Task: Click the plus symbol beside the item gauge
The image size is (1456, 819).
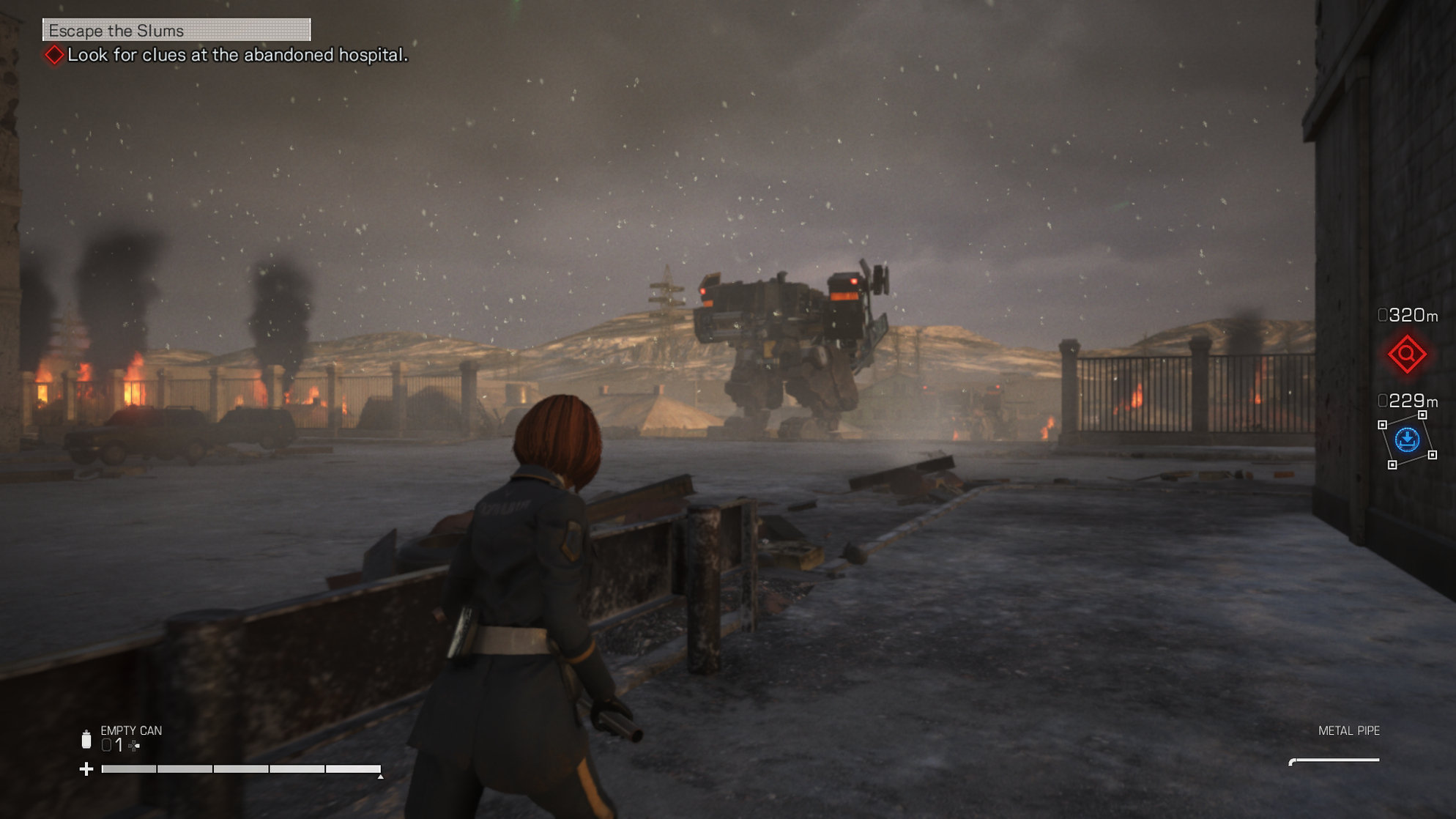Action: pyautogui.click(x=88, y=769)
